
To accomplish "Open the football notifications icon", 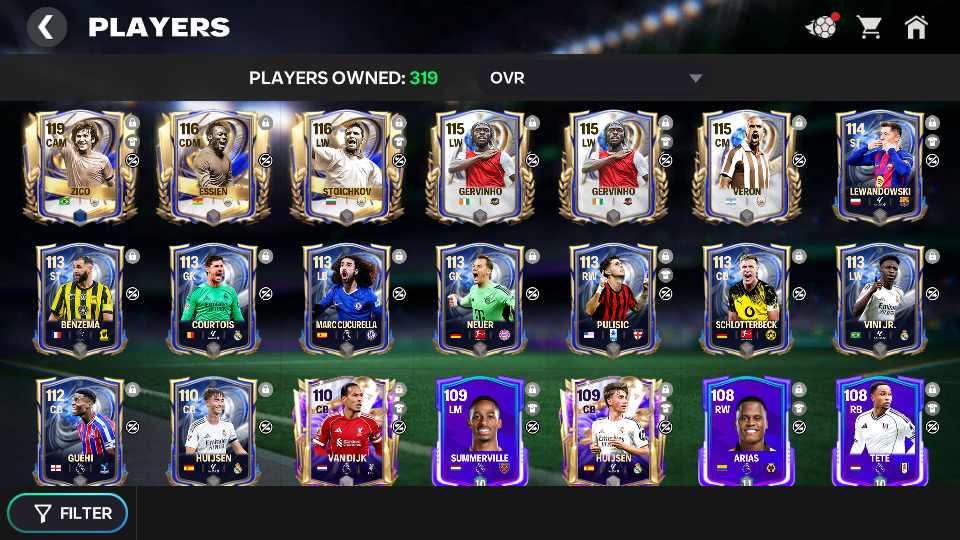I will coord(821,27).
